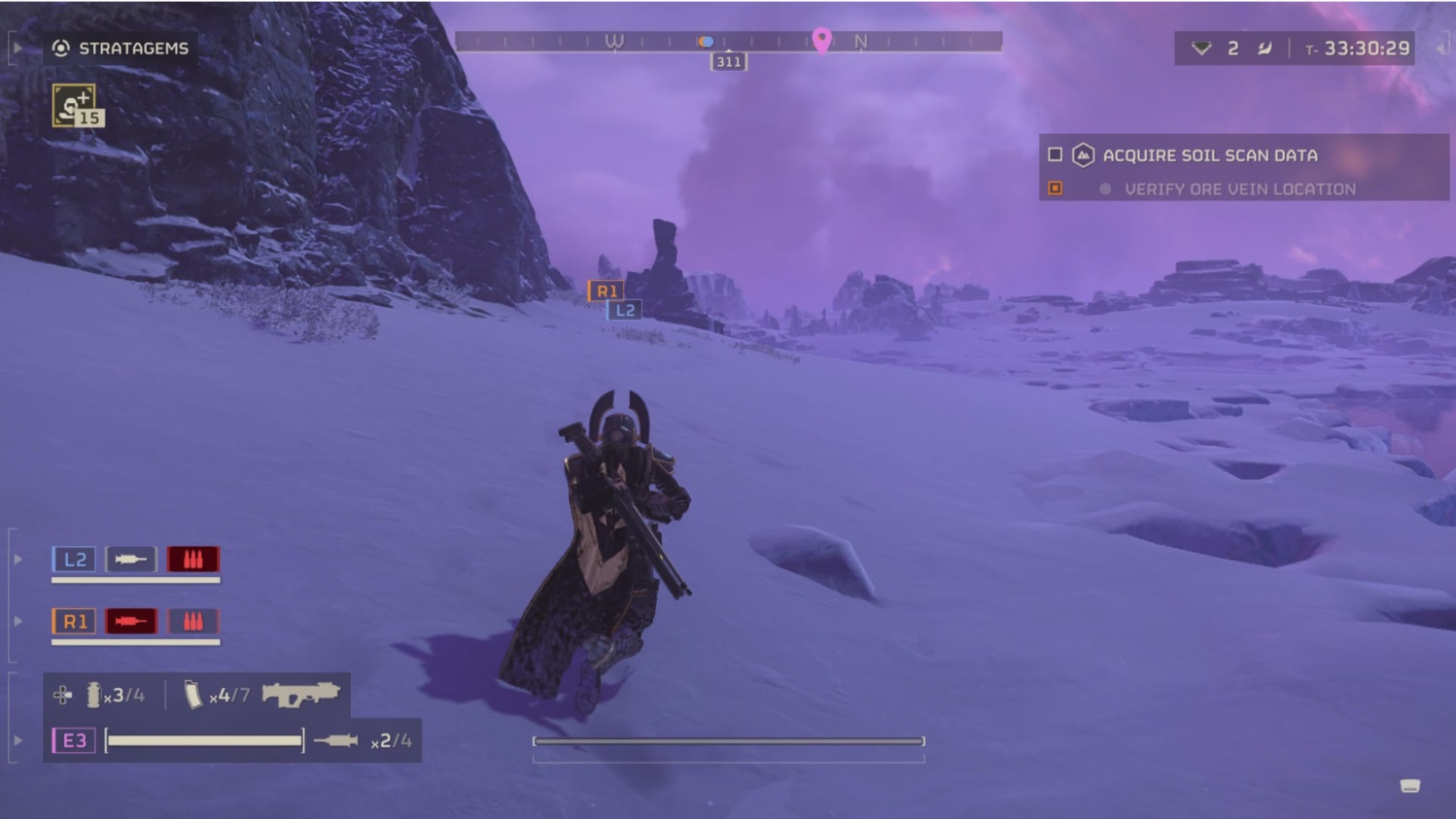The width and height of the screenshot is (1456, 819).
Task: Click the grenade icon in the ammo panel
Action: (x=94, y=695)
